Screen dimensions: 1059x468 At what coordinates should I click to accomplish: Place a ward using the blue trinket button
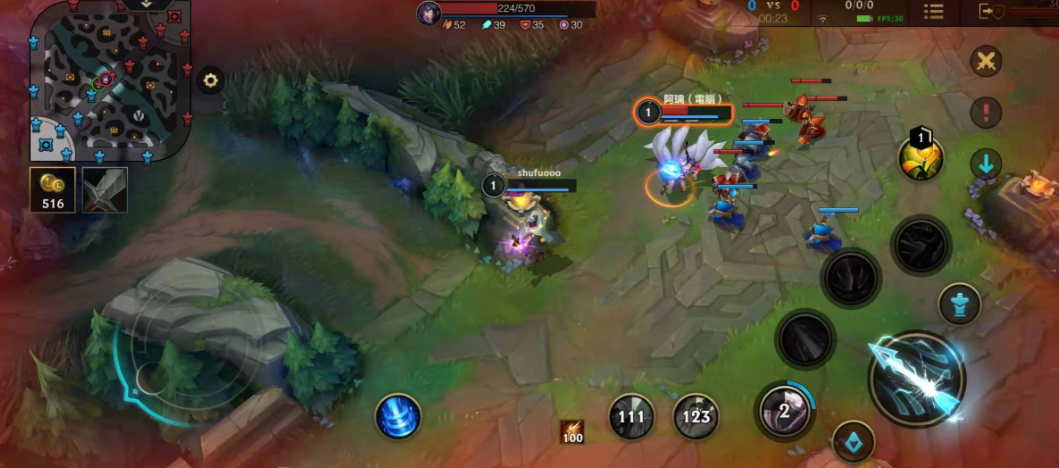(853, 442)
